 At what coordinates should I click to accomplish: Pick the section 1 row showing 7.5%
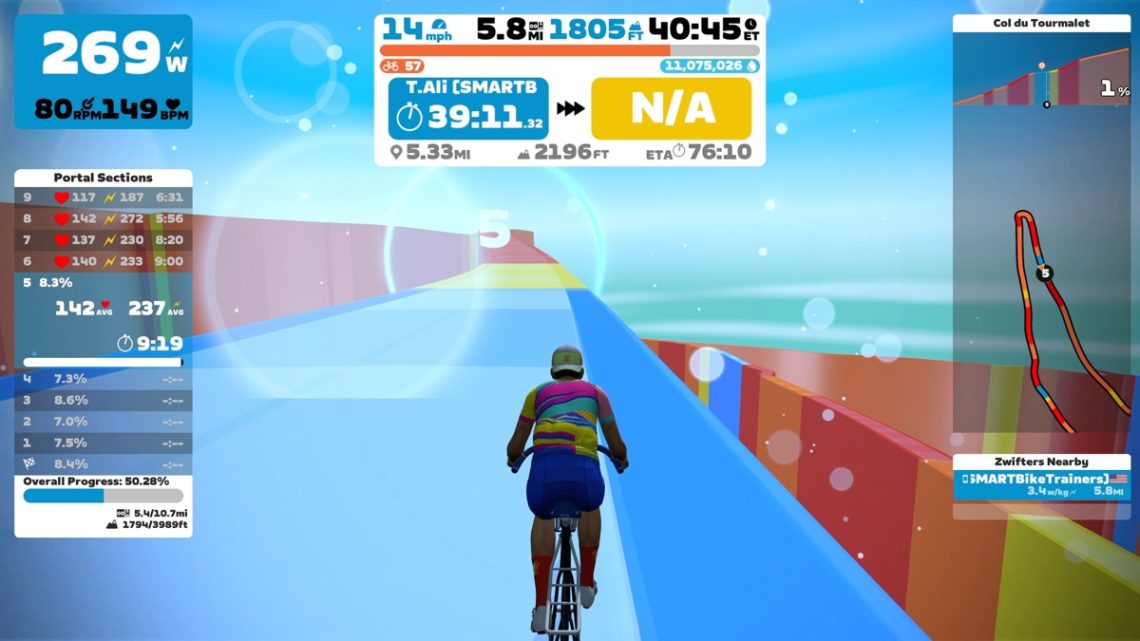pos(103,443)
